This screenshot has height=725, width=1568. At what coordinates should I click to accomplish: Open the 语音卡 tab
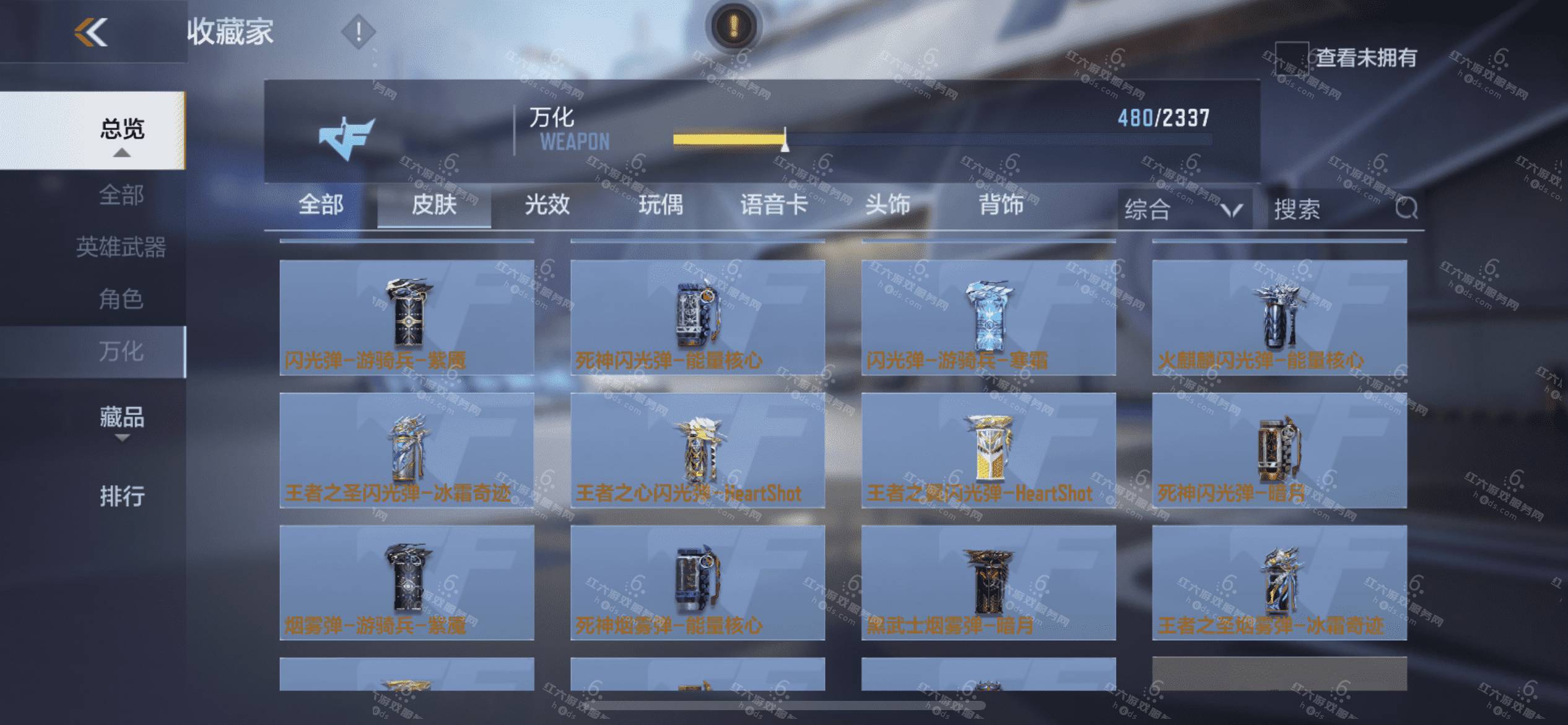pos(774,205)
